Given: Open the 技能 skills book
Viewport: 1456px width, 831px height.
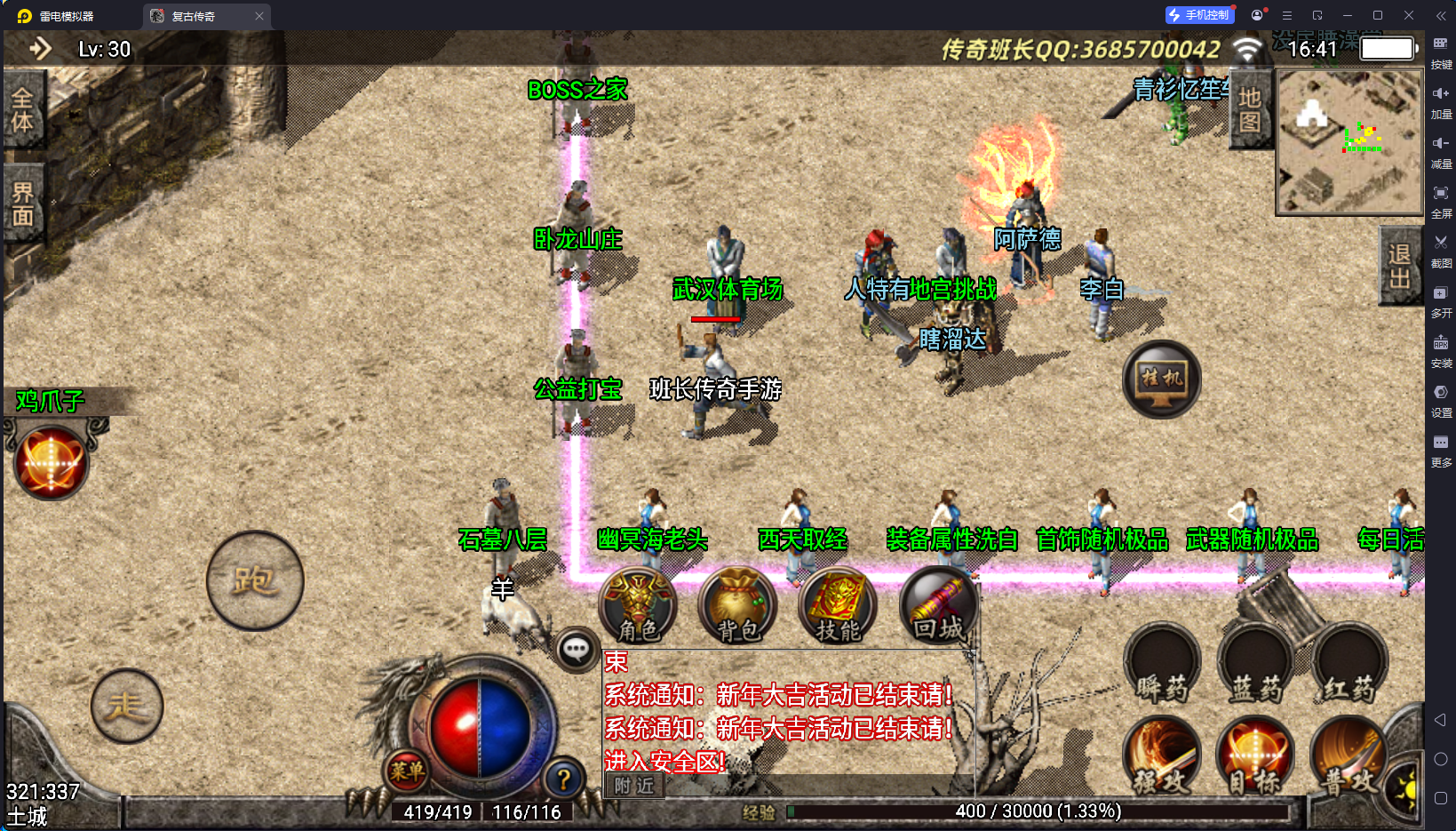Looking at the screenshot, I should pyautogui.click(x=838, y=604).
